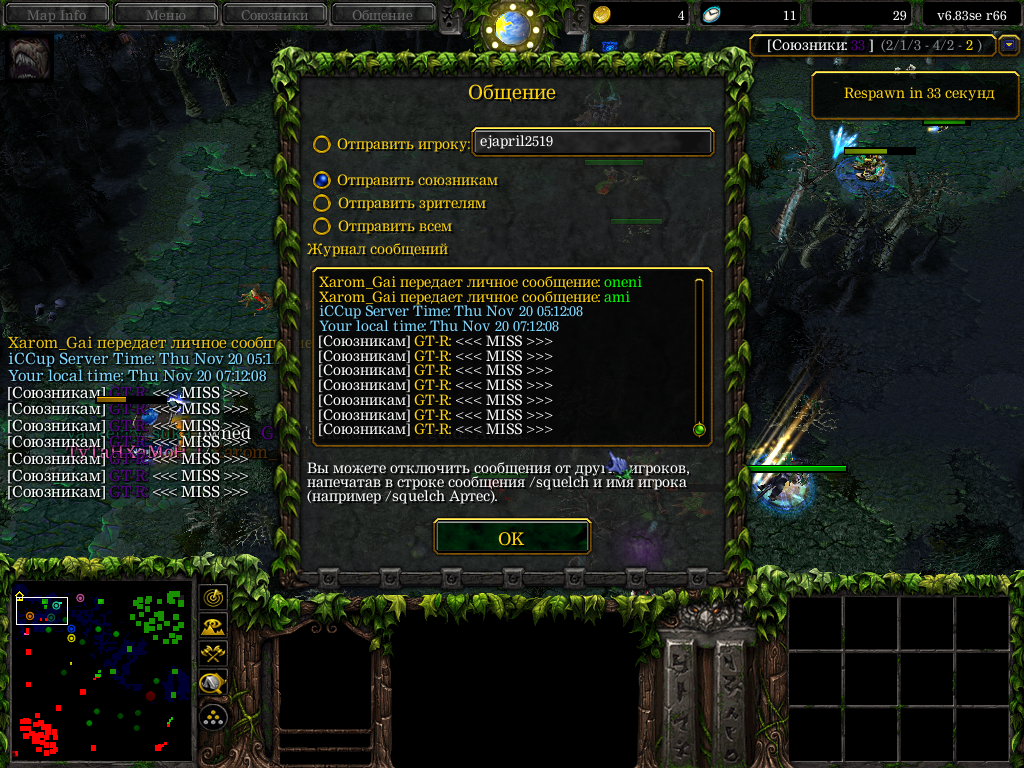The width and height of the screenshot is (1024, 768).
Task: Toggle creep camp display magnifier button
Action: tap(213, 684)
